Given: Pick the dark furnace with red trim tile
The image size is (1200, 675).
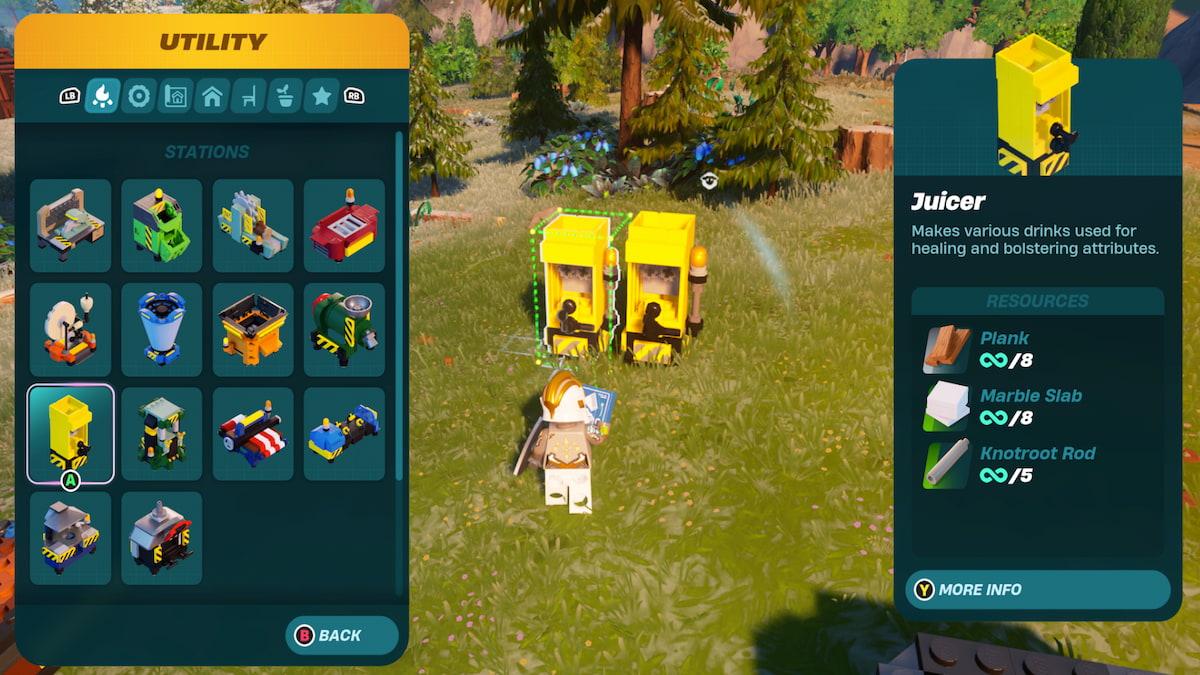Looking at the screenshot, I should point(162,538).
